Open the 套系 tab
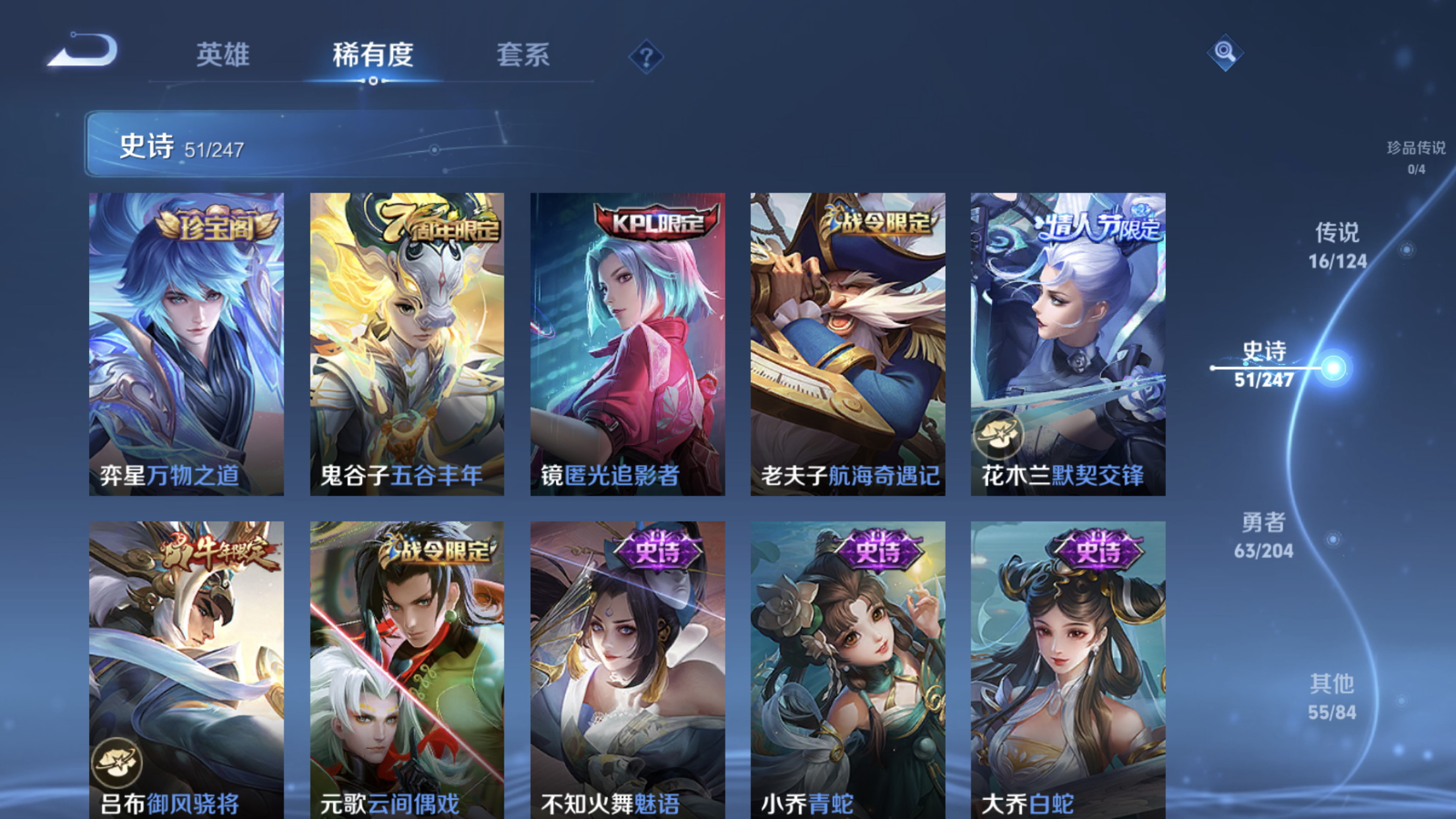 coord(523,55)
